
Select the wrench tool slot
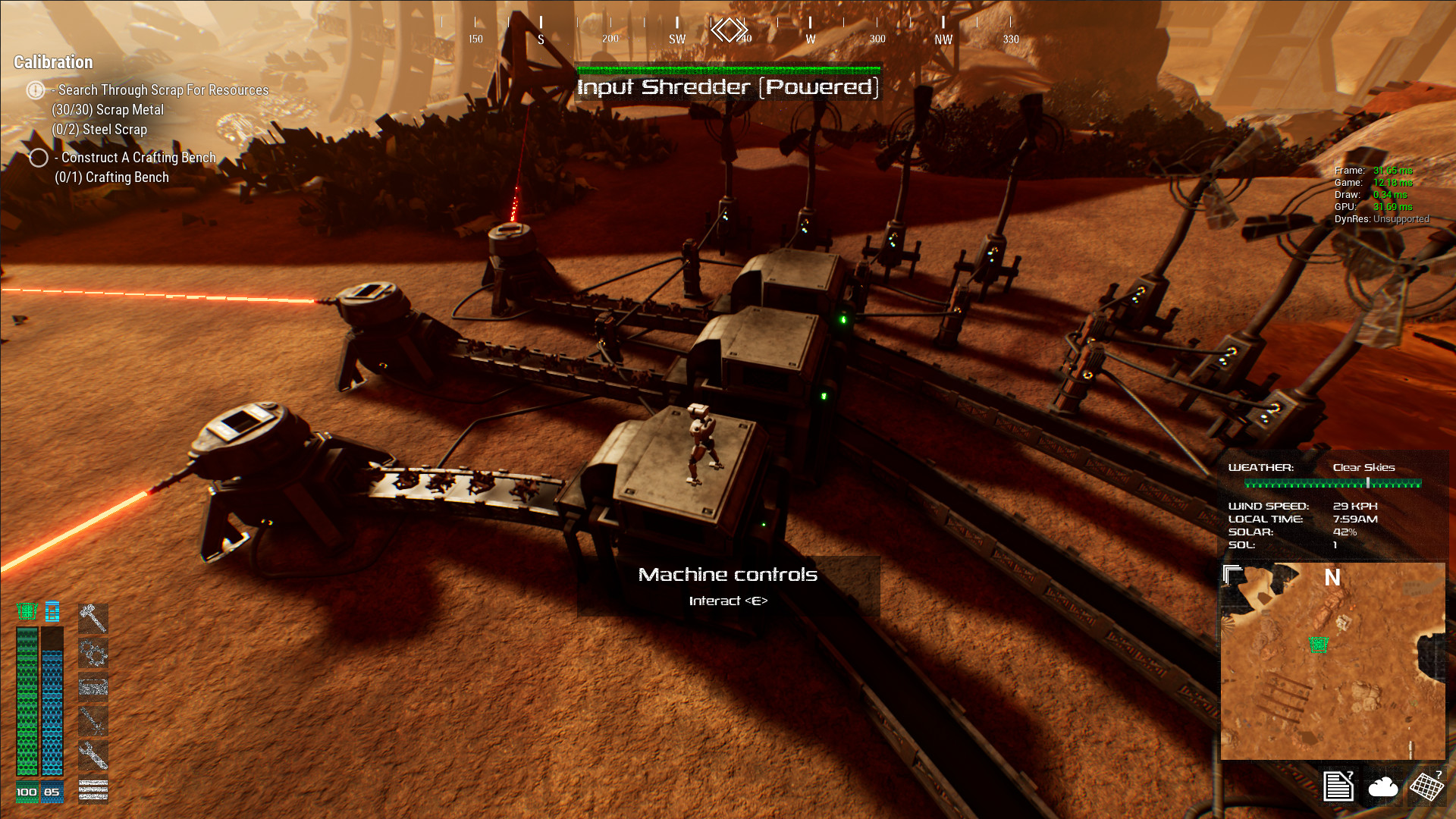point(93,755)
